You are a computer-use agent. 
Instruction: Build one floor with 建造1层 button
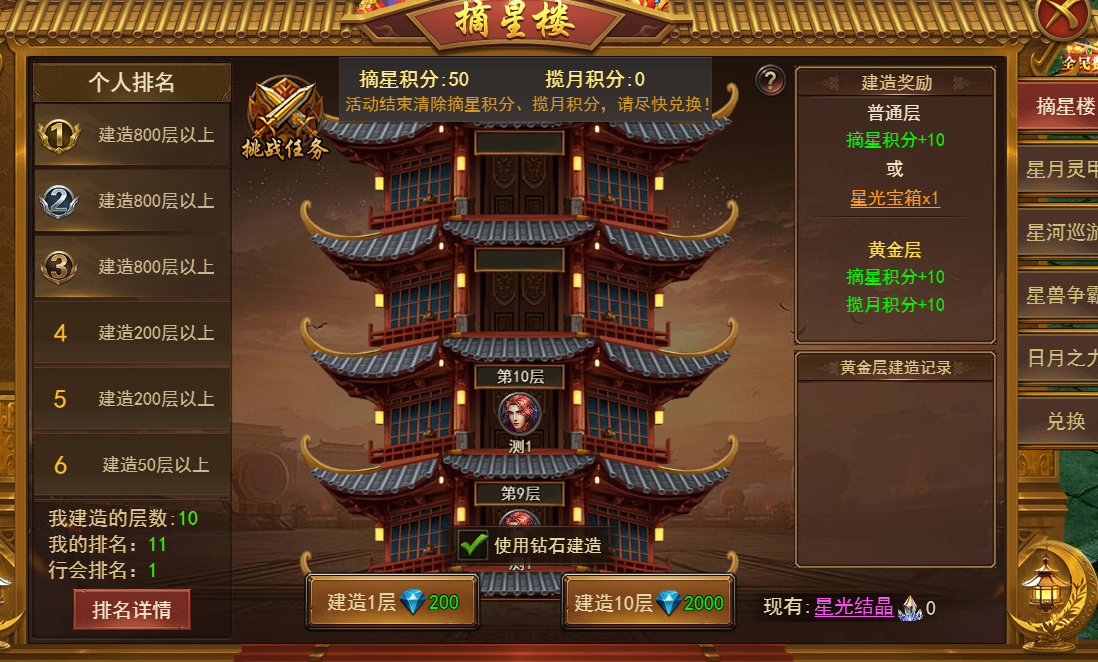392,602
